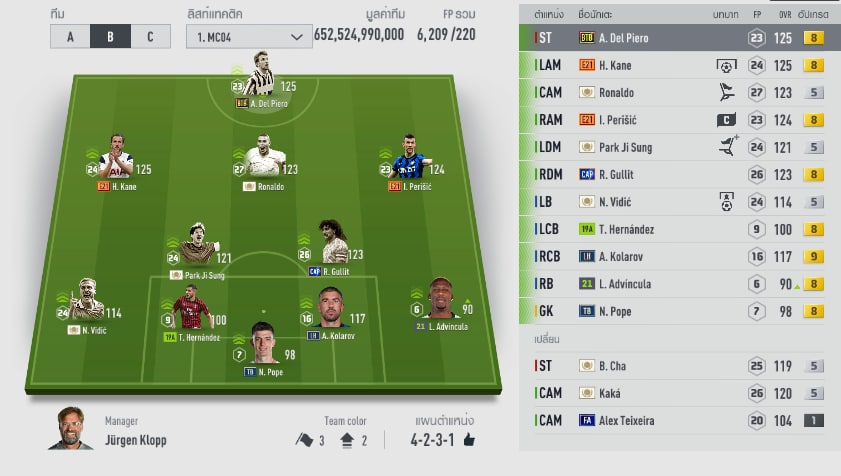Pick substitute Kaká from the bench

(x=680, y=393)
